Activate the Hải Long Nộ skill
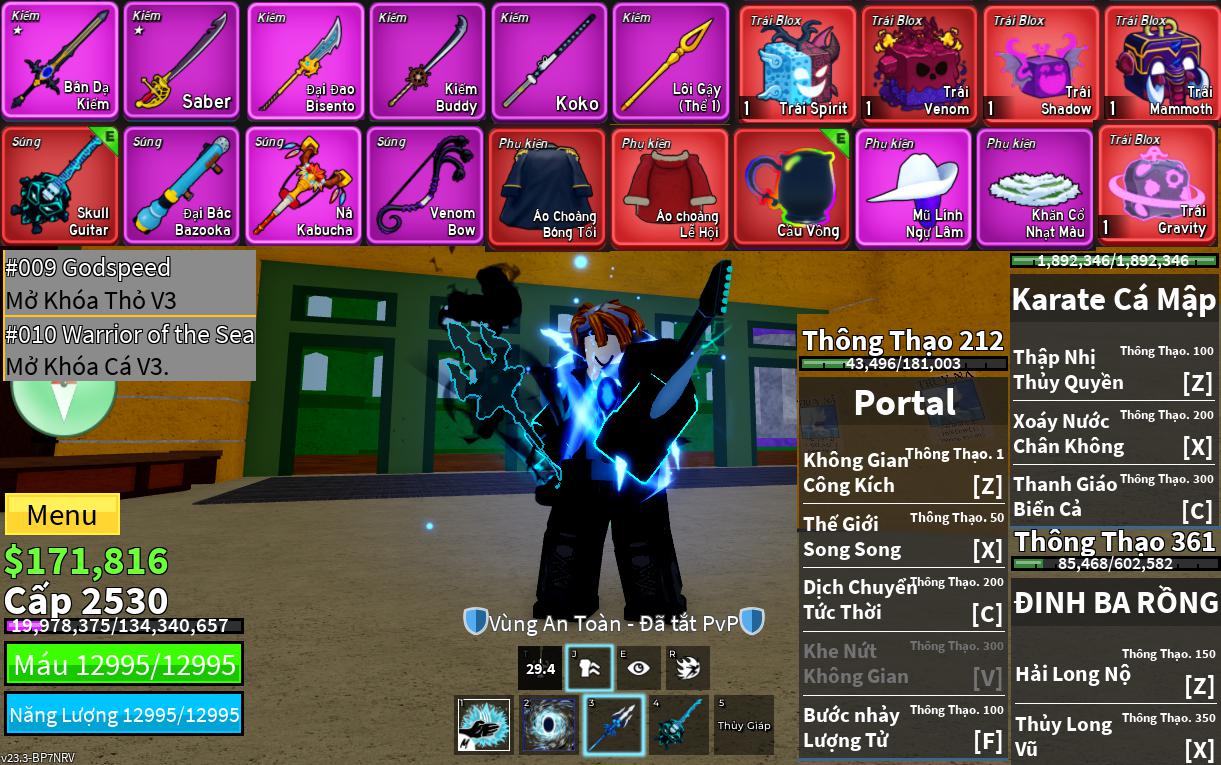Image resolution: width=1221 pixels, height=765 pixels. pyautogui.click(x=1114, y=674)
